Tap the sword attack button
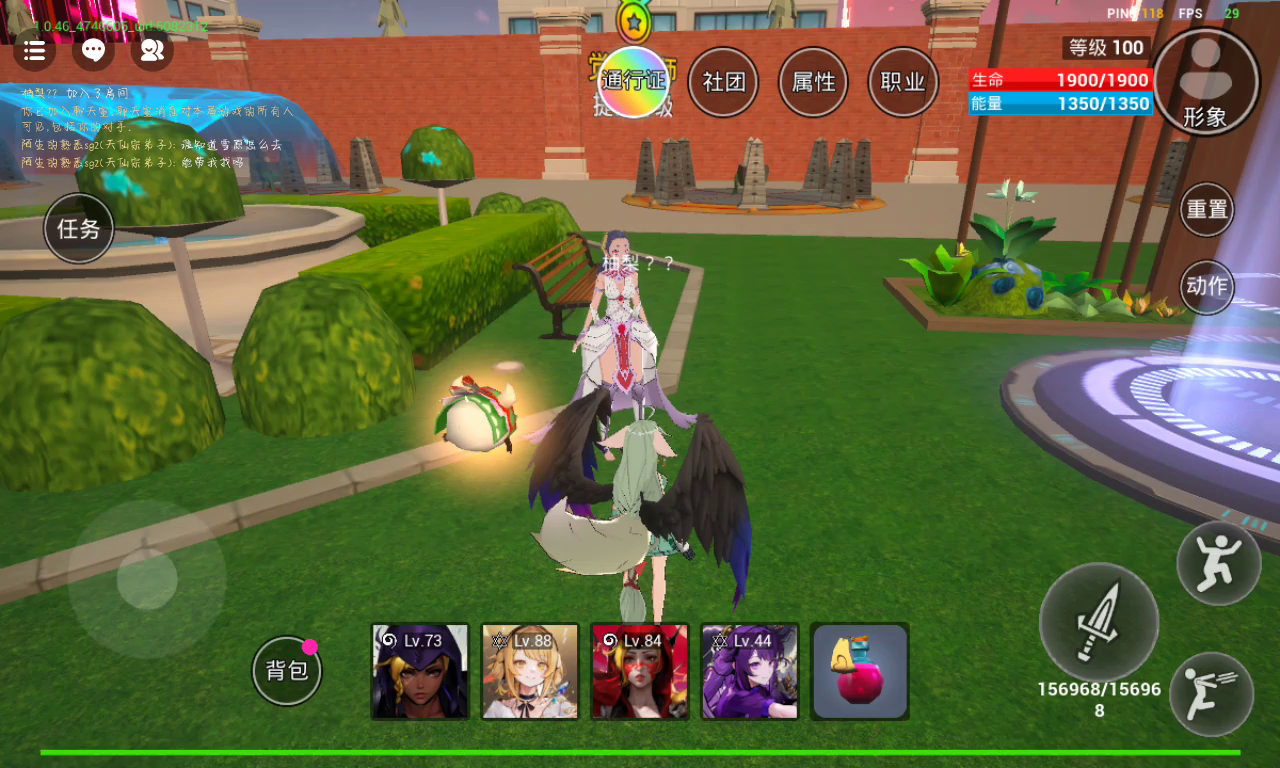Screen dimensions: 1280x768 [x=1099, y=622]
